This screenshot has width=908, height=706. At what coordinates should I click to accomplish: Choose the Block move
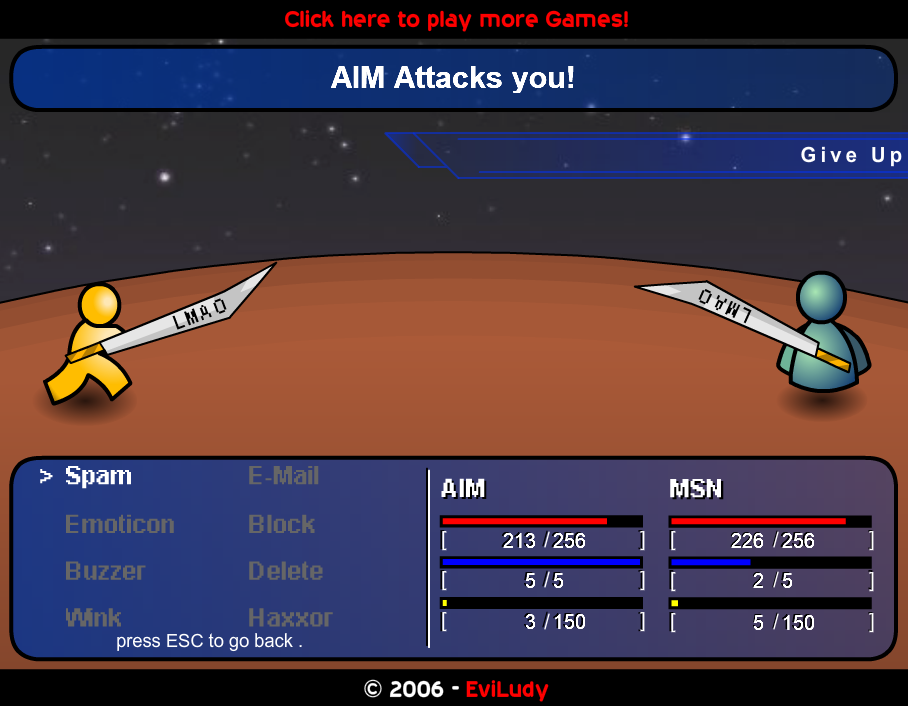281,524
